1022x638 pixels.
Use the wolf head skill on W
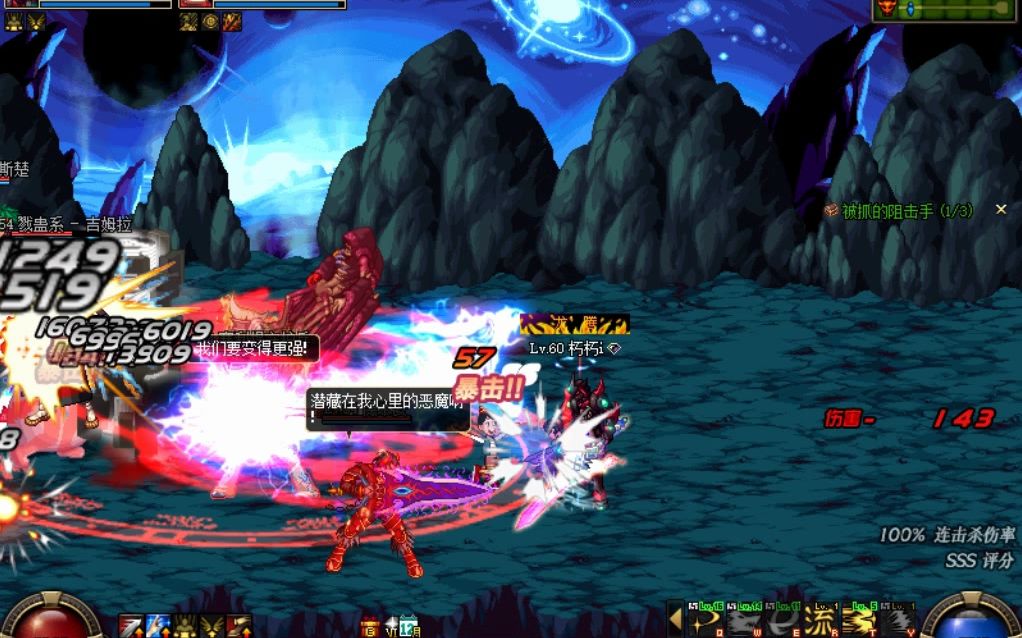pyautogui.click(x=741, y=621)
